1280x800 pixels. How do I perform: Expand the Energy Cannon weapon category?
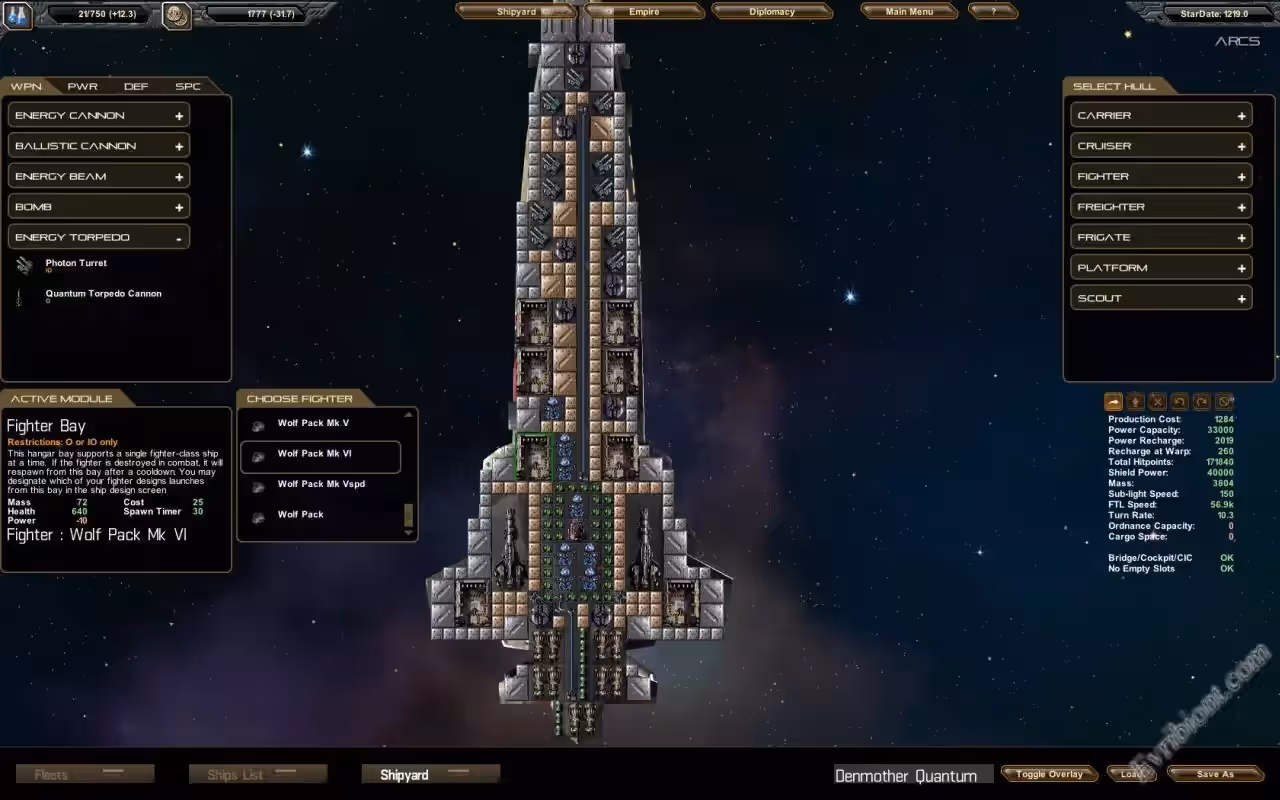coord(99,116)
